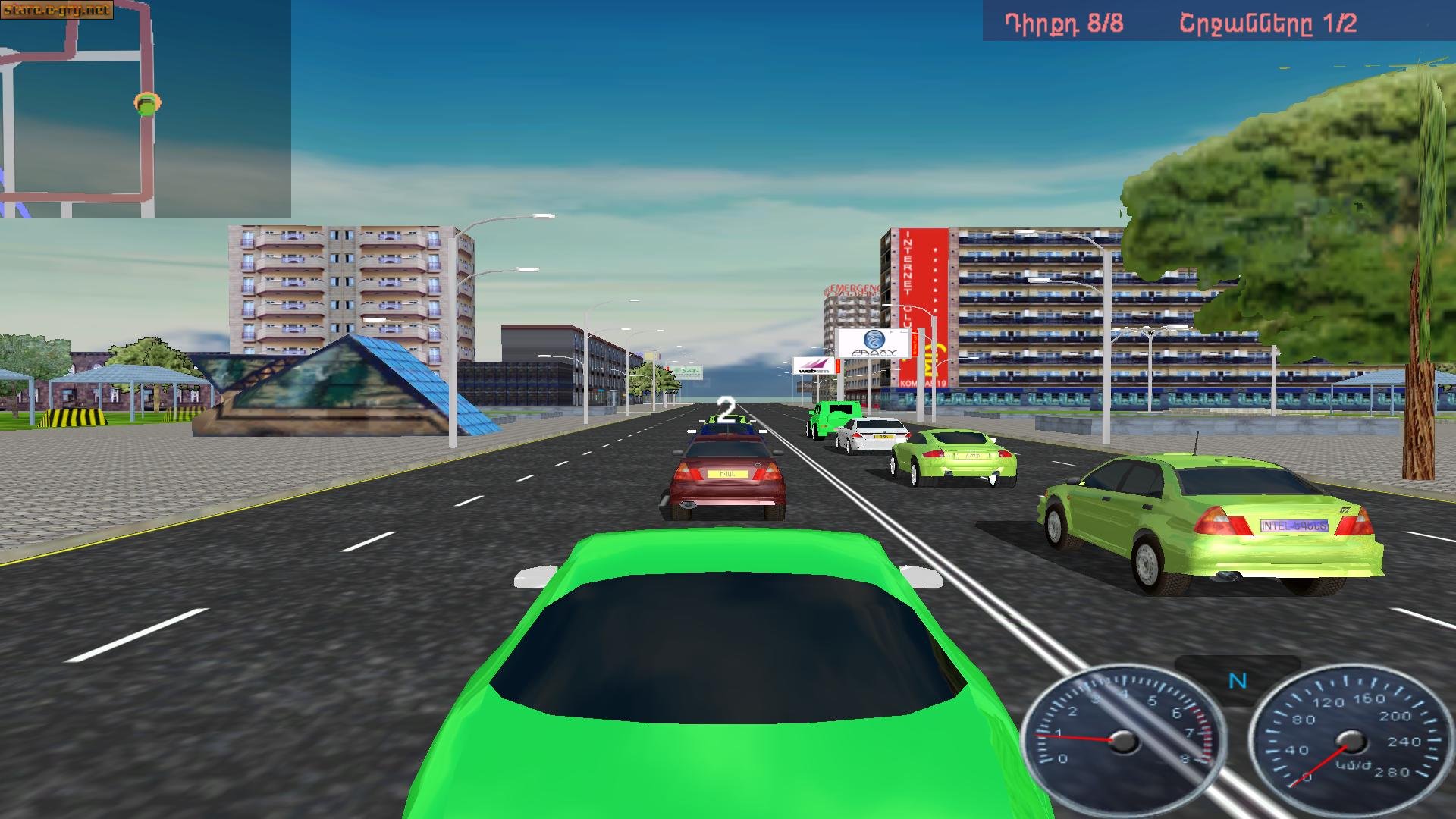This screenshot has width=1456, height=819.
Task: Open the compass panel above the gauges
Action: 1238,682
